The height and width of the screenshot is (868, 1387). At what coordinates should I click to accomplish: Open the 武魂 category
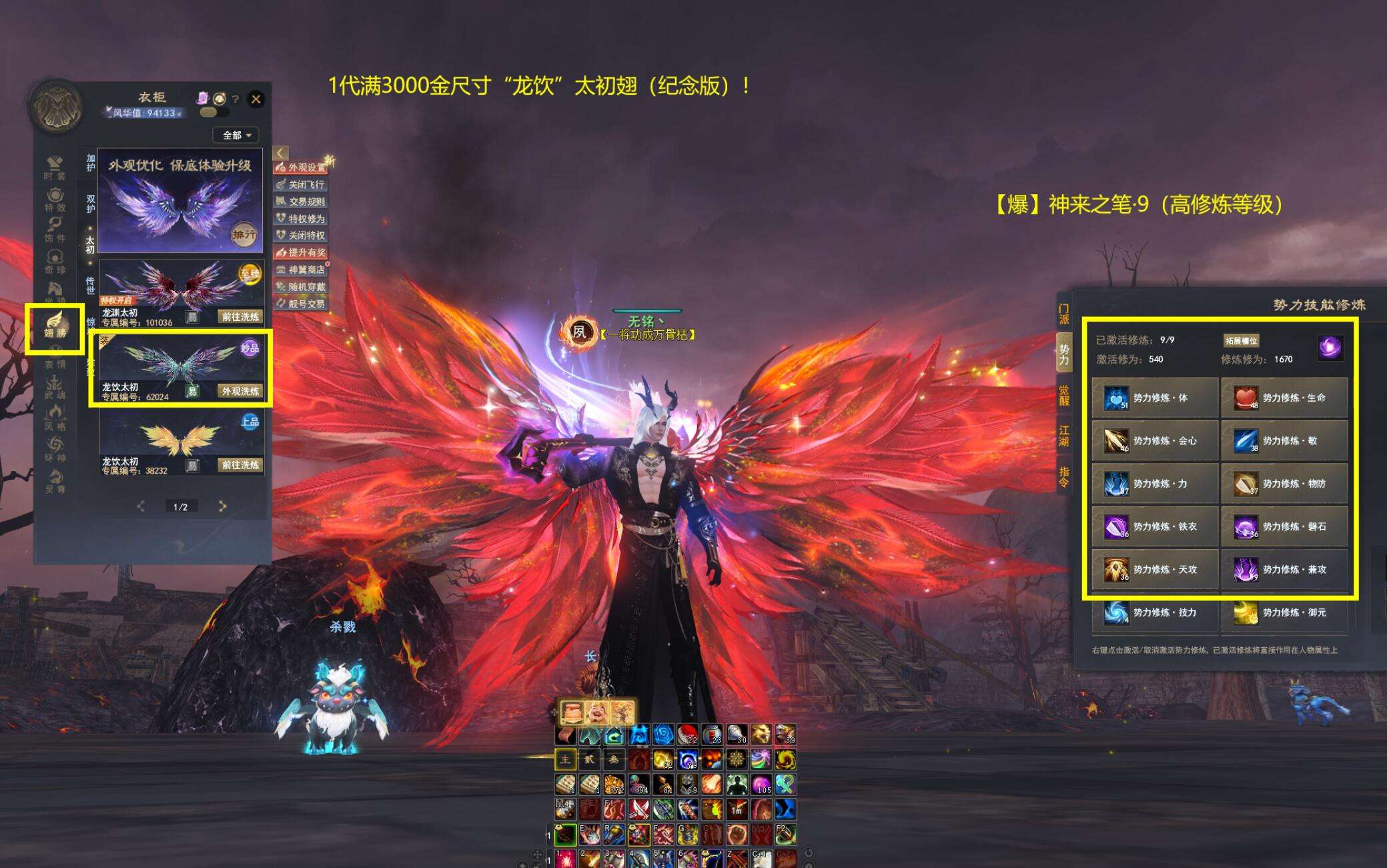point(55,387)
